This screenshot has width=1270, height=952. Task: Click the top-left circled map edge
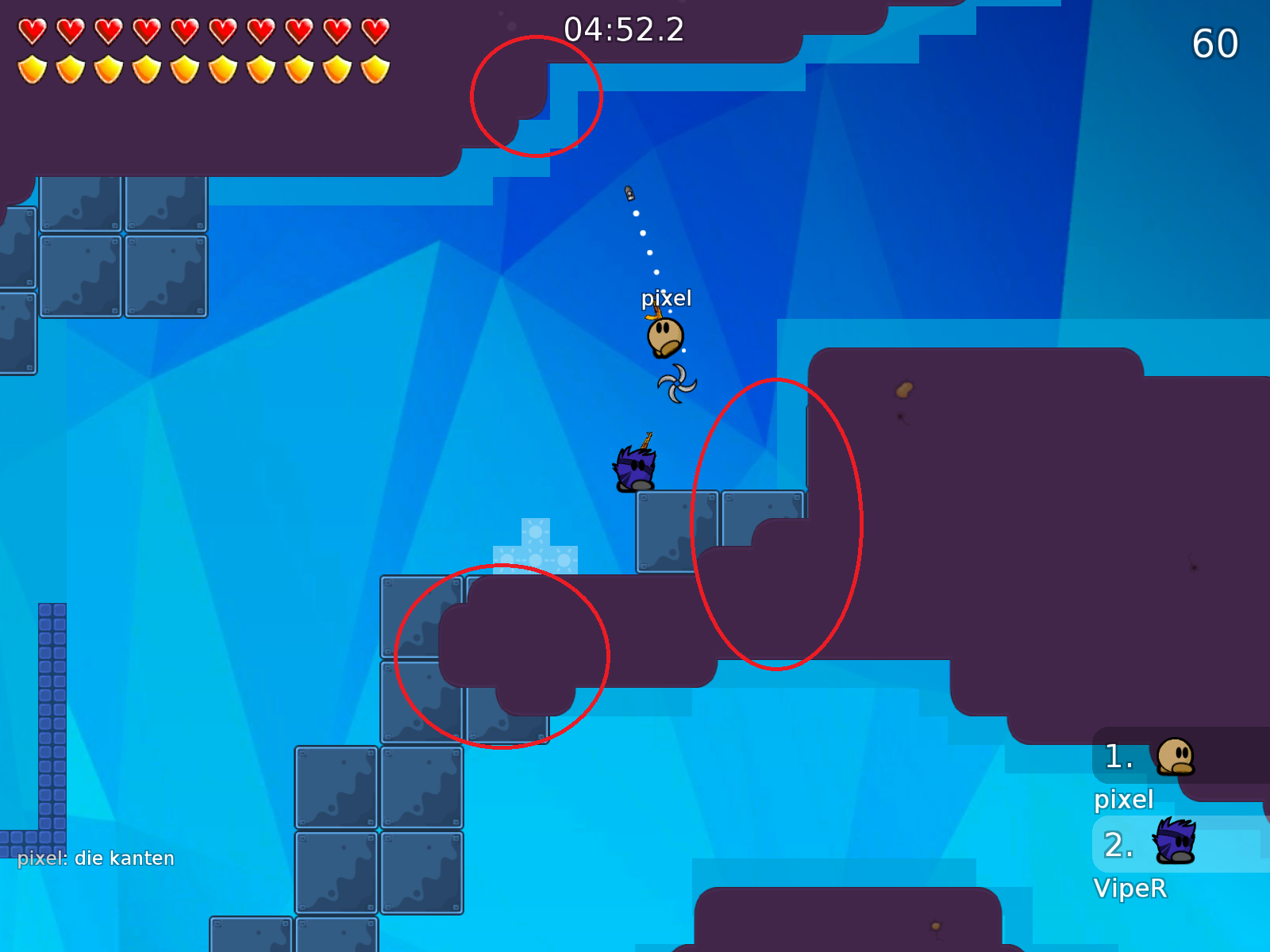pos(537,95)
